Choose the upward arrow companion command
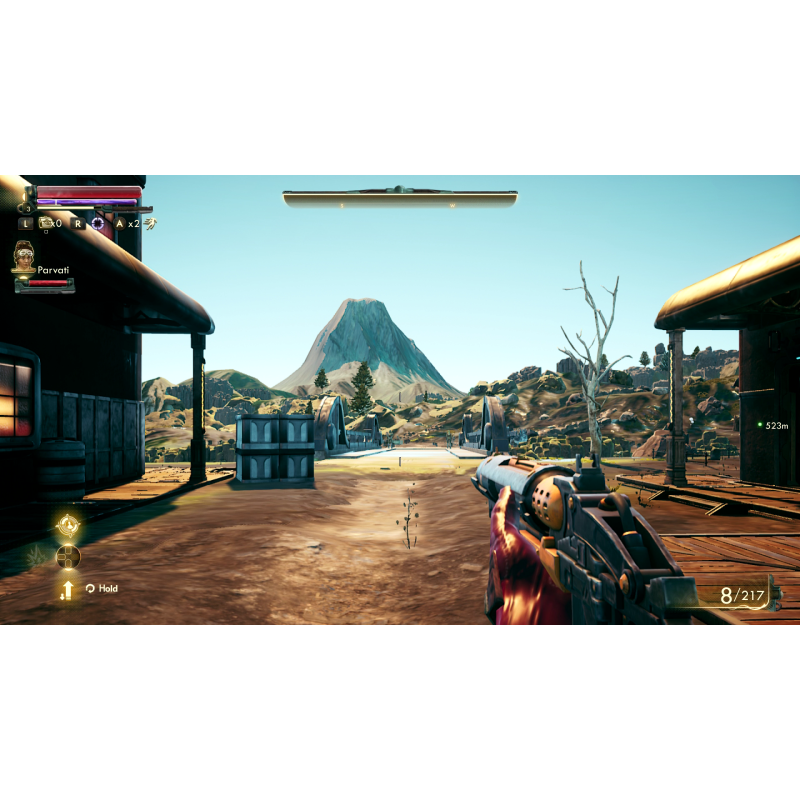 click(x=68, y=589)
